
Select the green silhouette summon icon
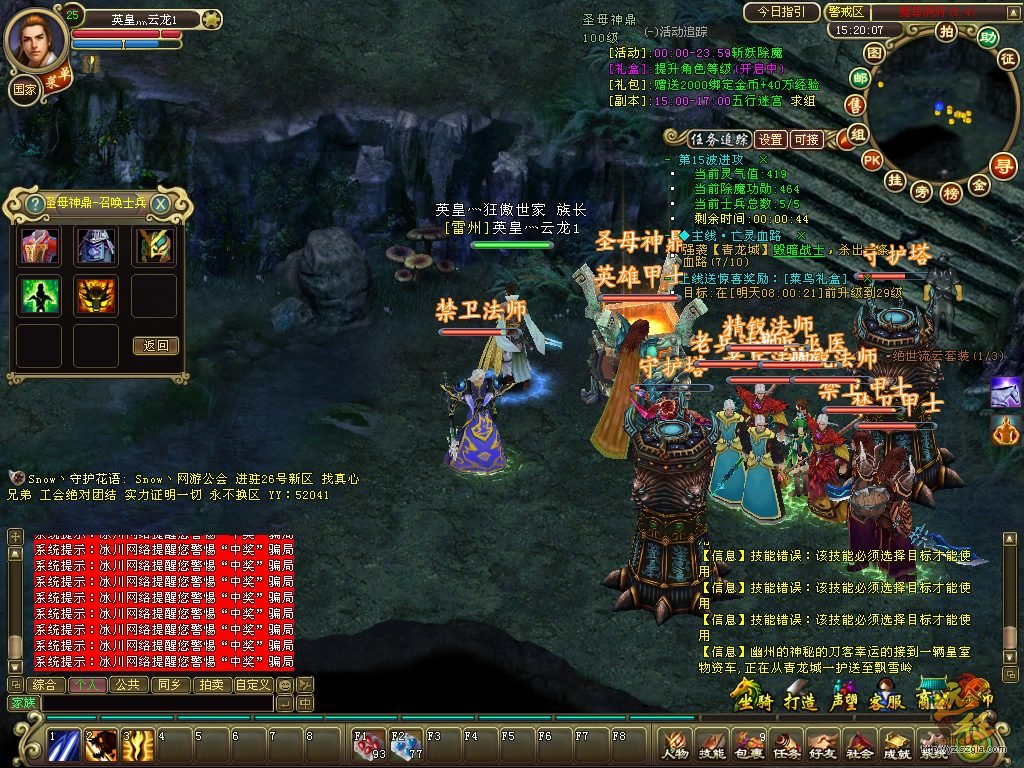[x=40, y=296]
